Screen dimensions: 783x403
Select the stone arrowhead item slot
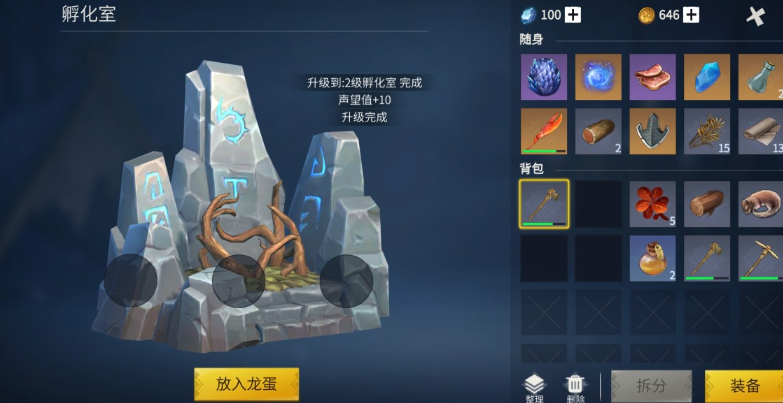tap(652, 131)
